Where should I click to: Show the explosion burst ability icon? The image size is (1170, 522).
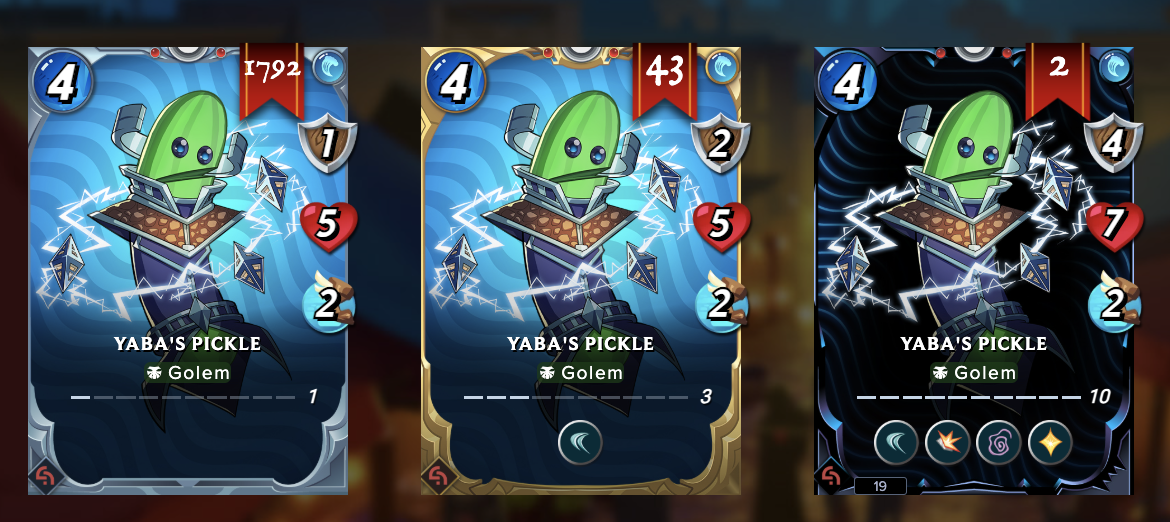947,441
